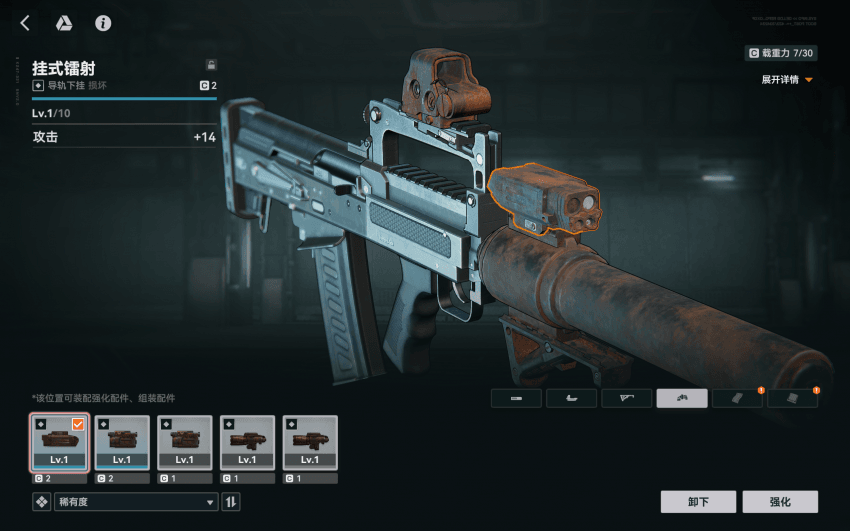Expand details with 展开详情
This screenshot has height=531, width=850.
click(x=787, y=79)
